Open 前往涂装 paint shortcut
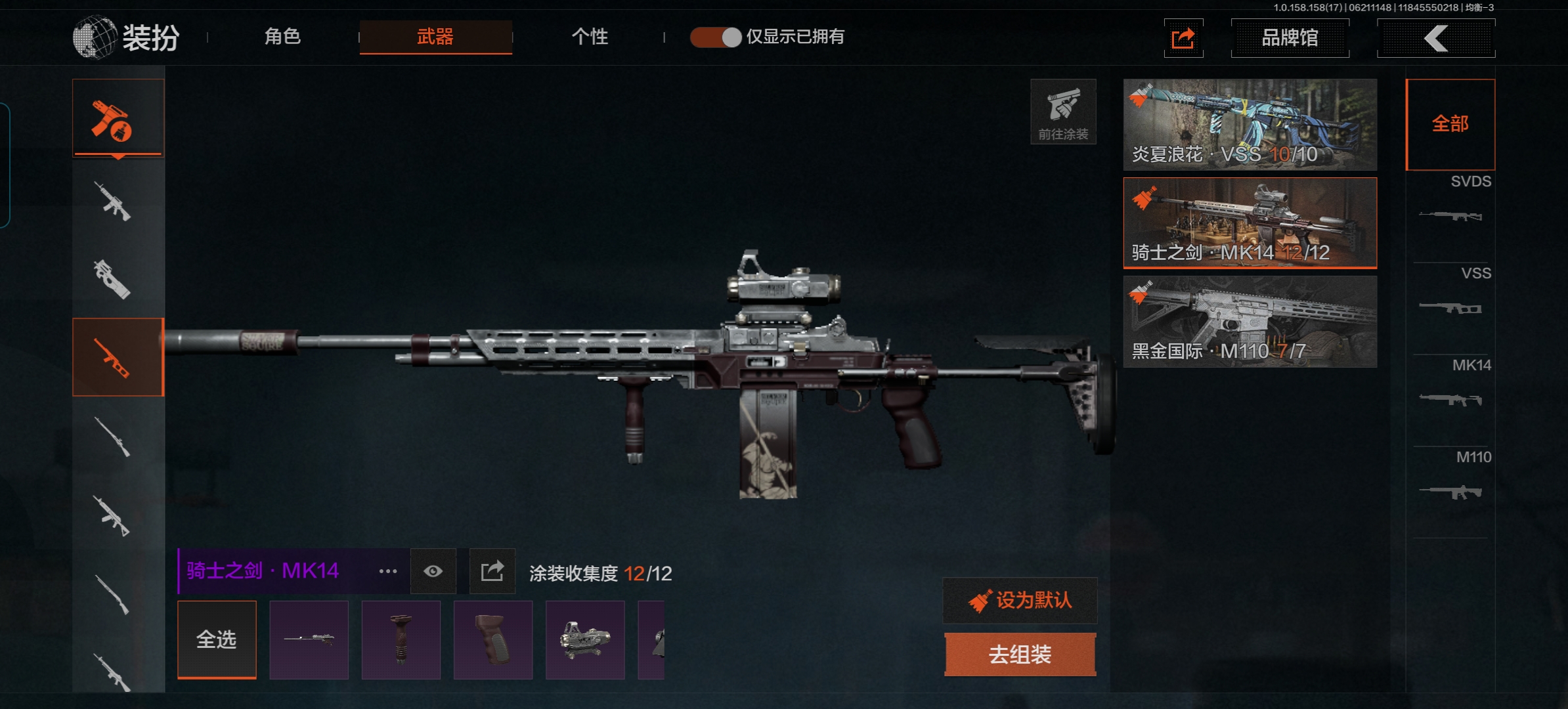 (x=1063, y=112)
